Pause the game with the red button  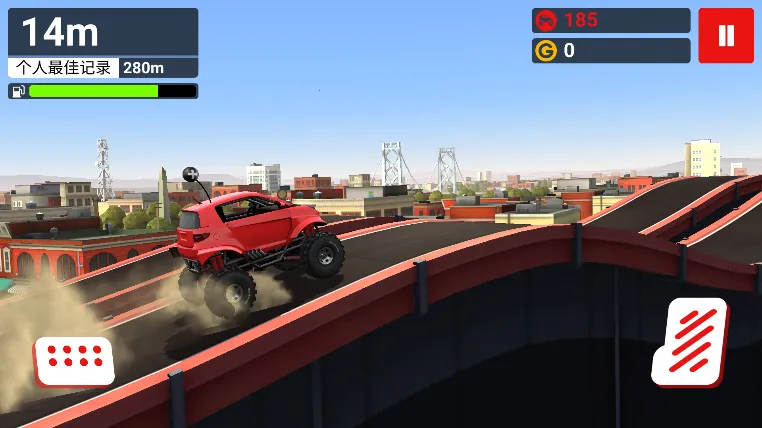[726, 36]
